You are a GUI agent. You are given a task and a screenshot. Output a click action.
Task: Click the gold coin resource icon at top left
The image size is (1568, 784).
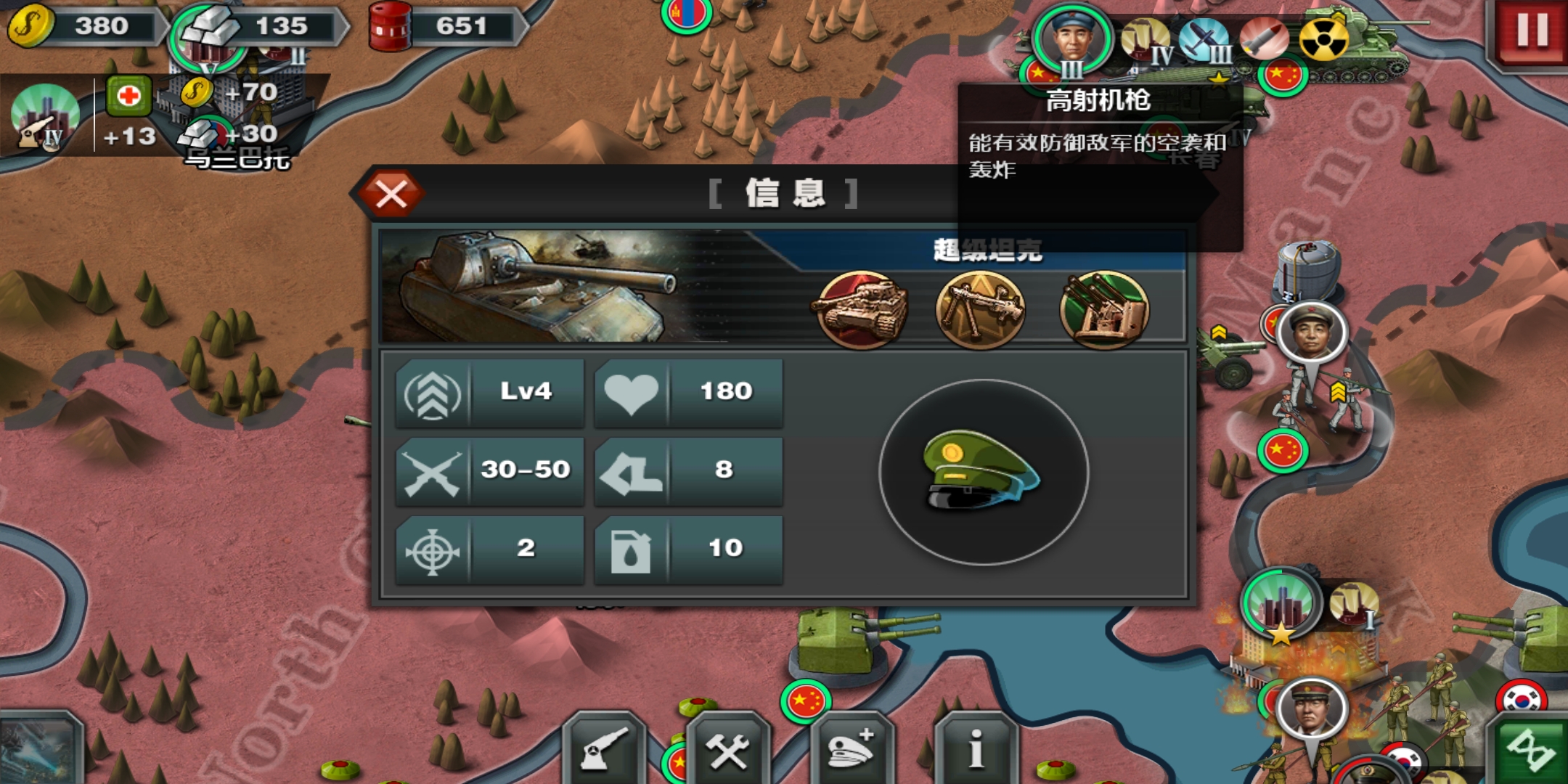click(33, 25)
